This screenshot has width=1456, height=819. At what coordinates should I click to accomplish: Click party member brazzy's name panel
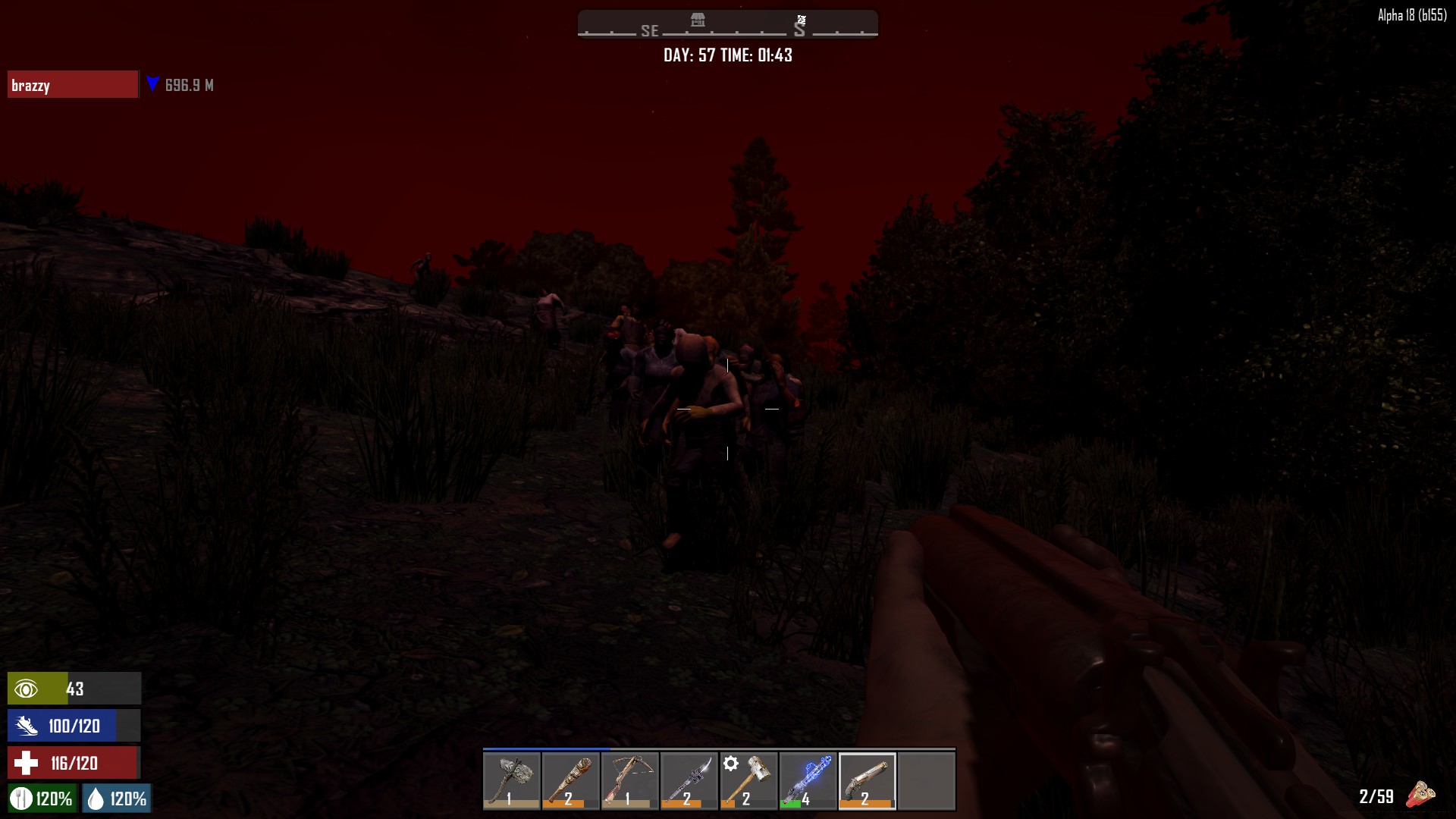73,85
